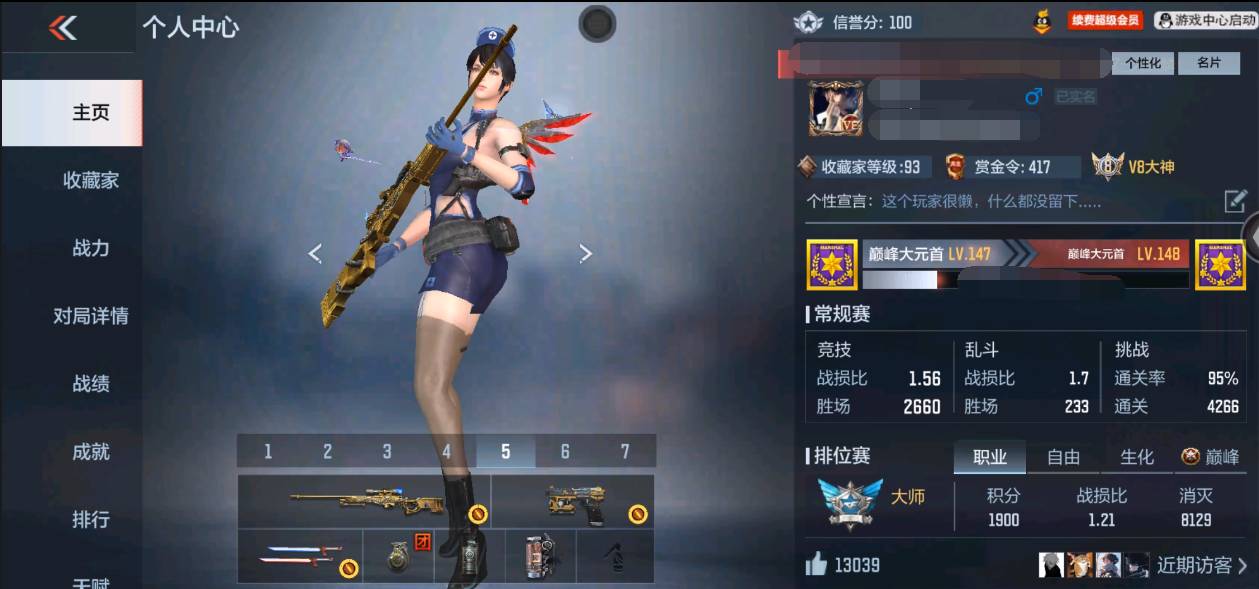Switch to the 战力 section
The height and width of the screenshot is (589, 1259).
[x=91, y=248]
